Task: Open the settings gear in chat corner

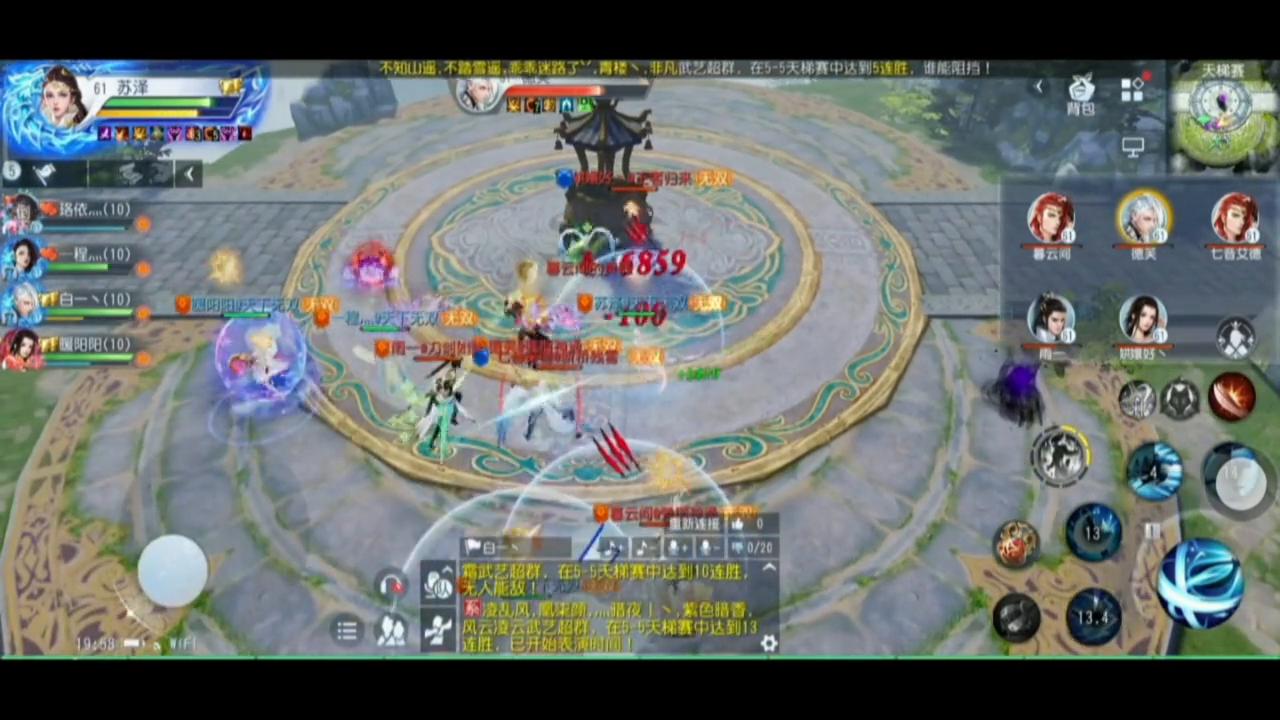Action: click(769, 643)
